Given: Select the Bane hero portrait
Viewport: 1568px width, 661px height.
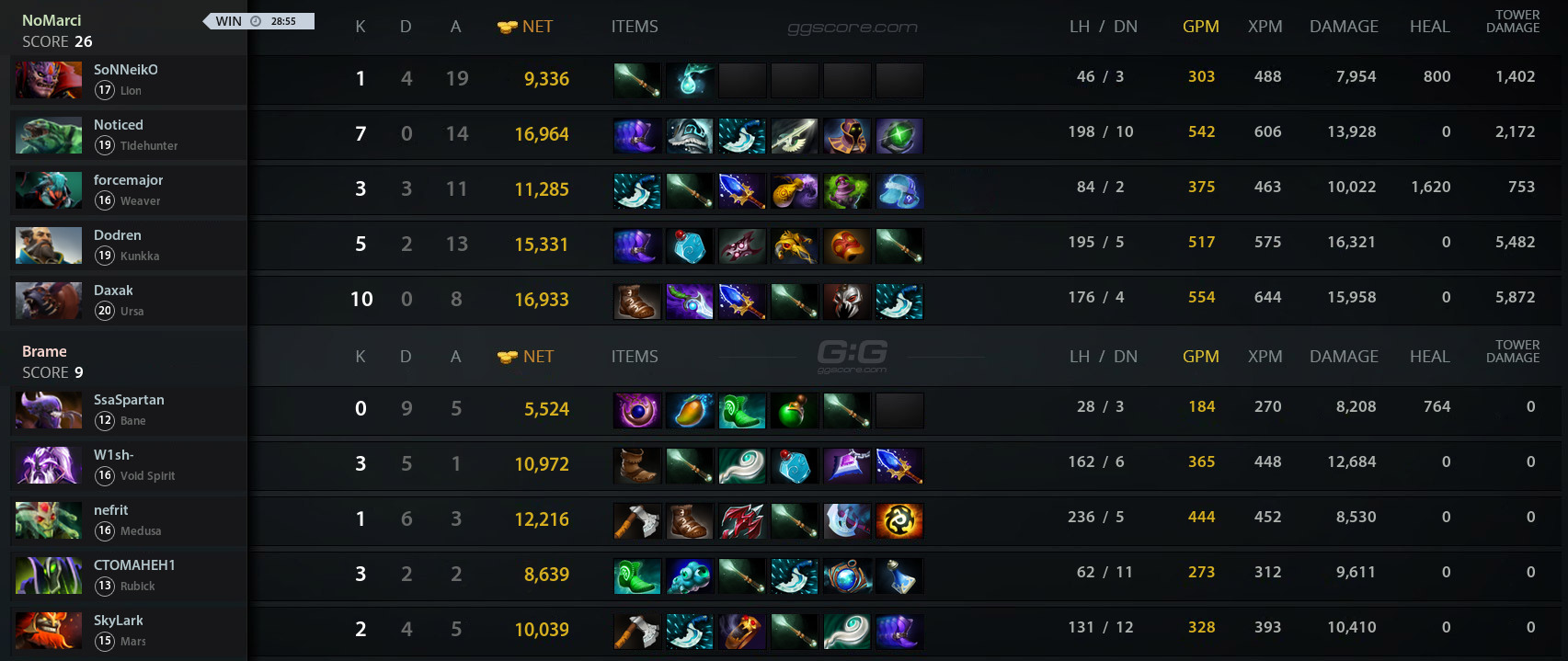Looking at the screenshot, I should pyautogui.click(x=49, y=410).
